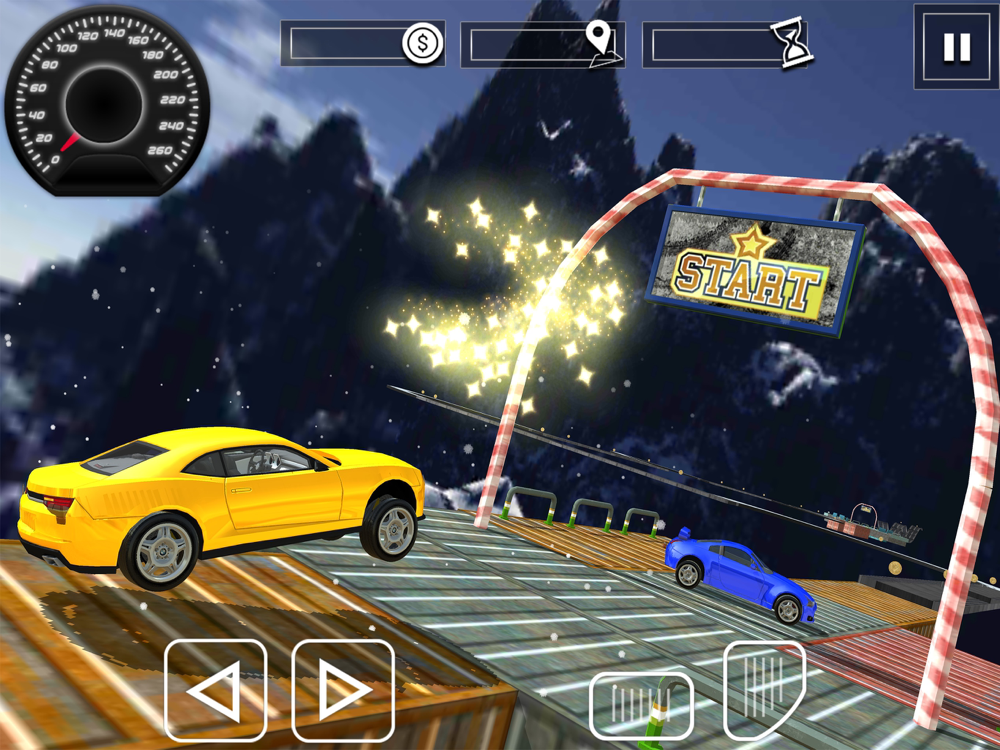The width and height of the screenshot is (1000, 750).
Task: Steer left with the left arrow button
Action: coord(215,691)
